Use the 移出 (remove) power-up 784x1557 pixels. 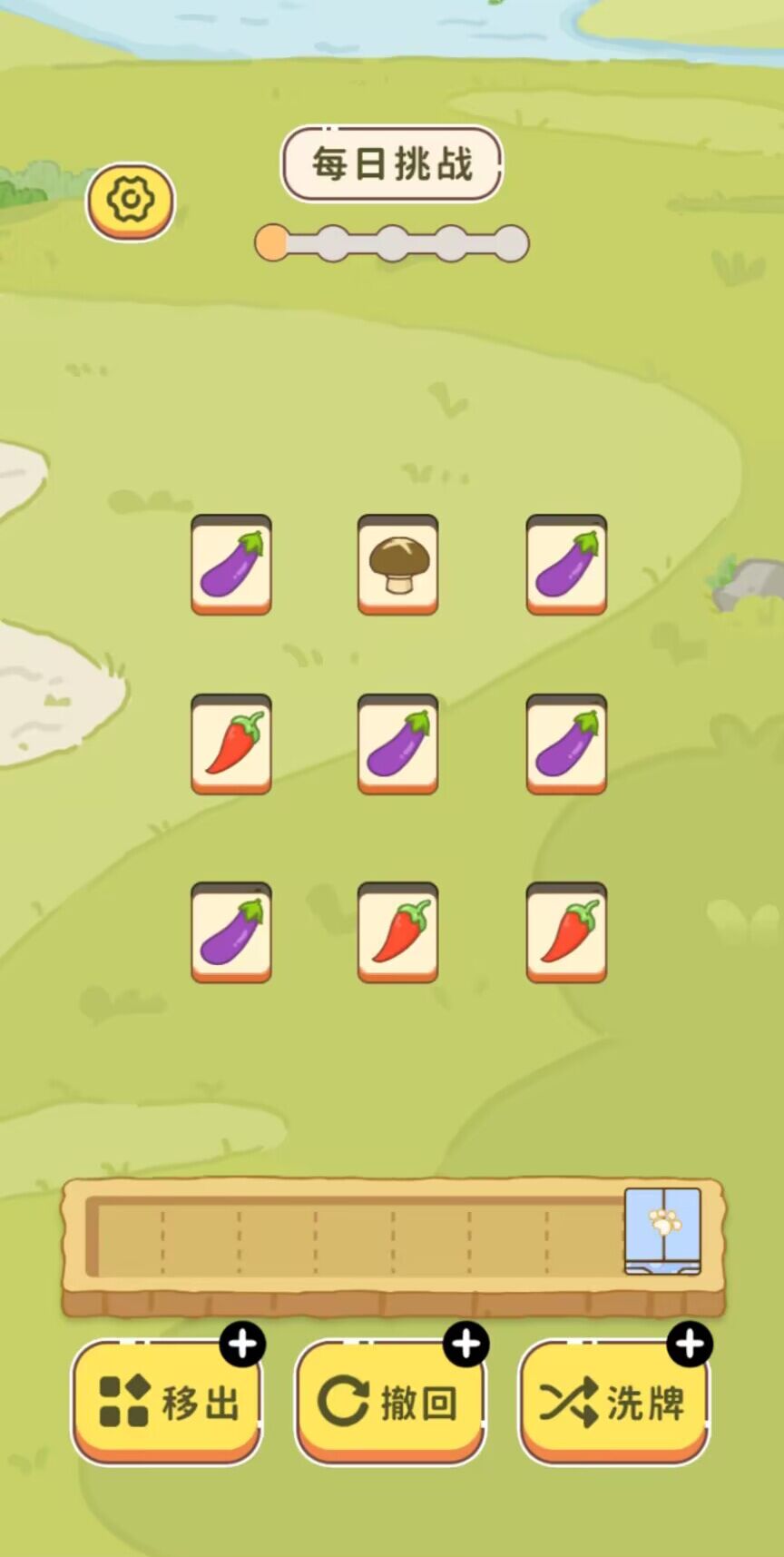point(167,1402)
